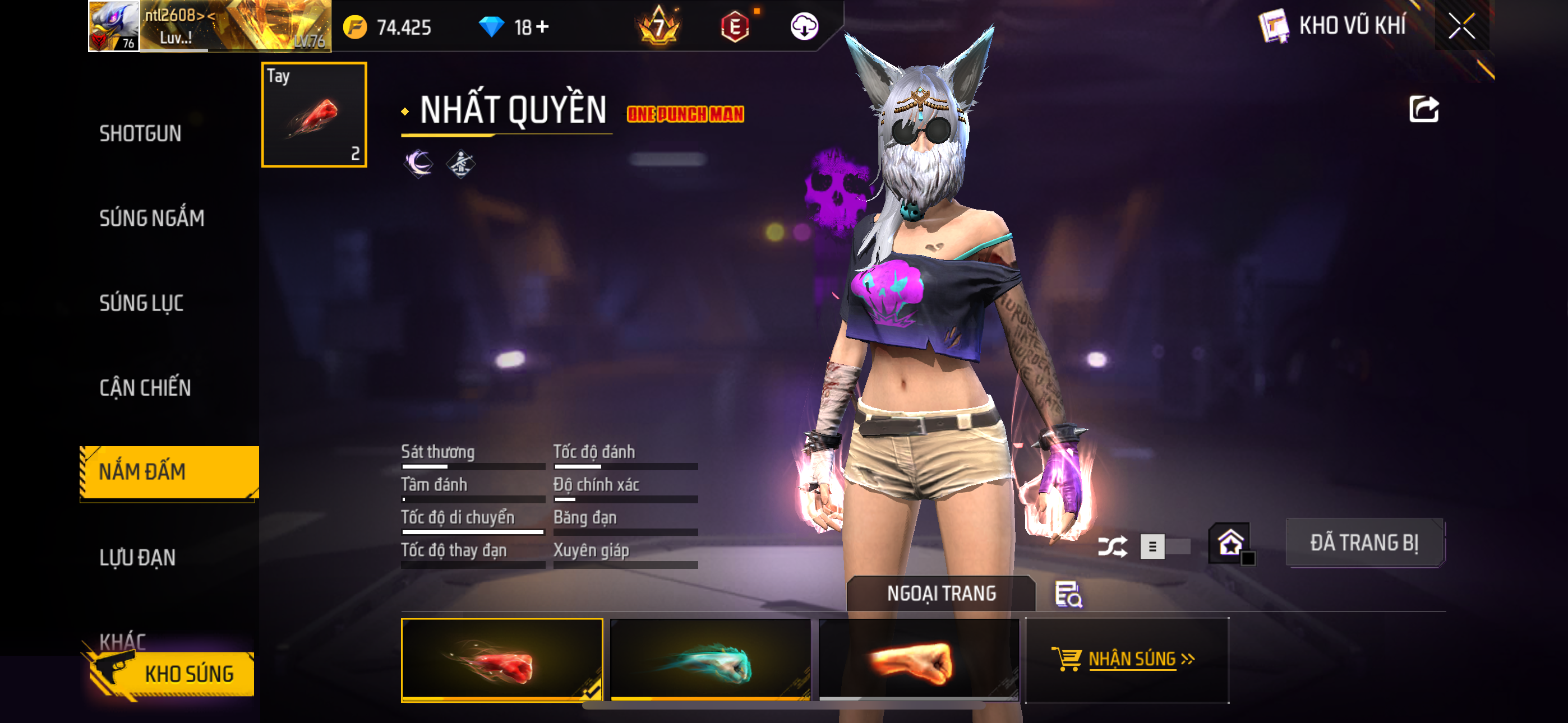Click the Đã Trang Bị equipped button
1568x723 pixels.
pyautogui.click(x=1364, y=543)
